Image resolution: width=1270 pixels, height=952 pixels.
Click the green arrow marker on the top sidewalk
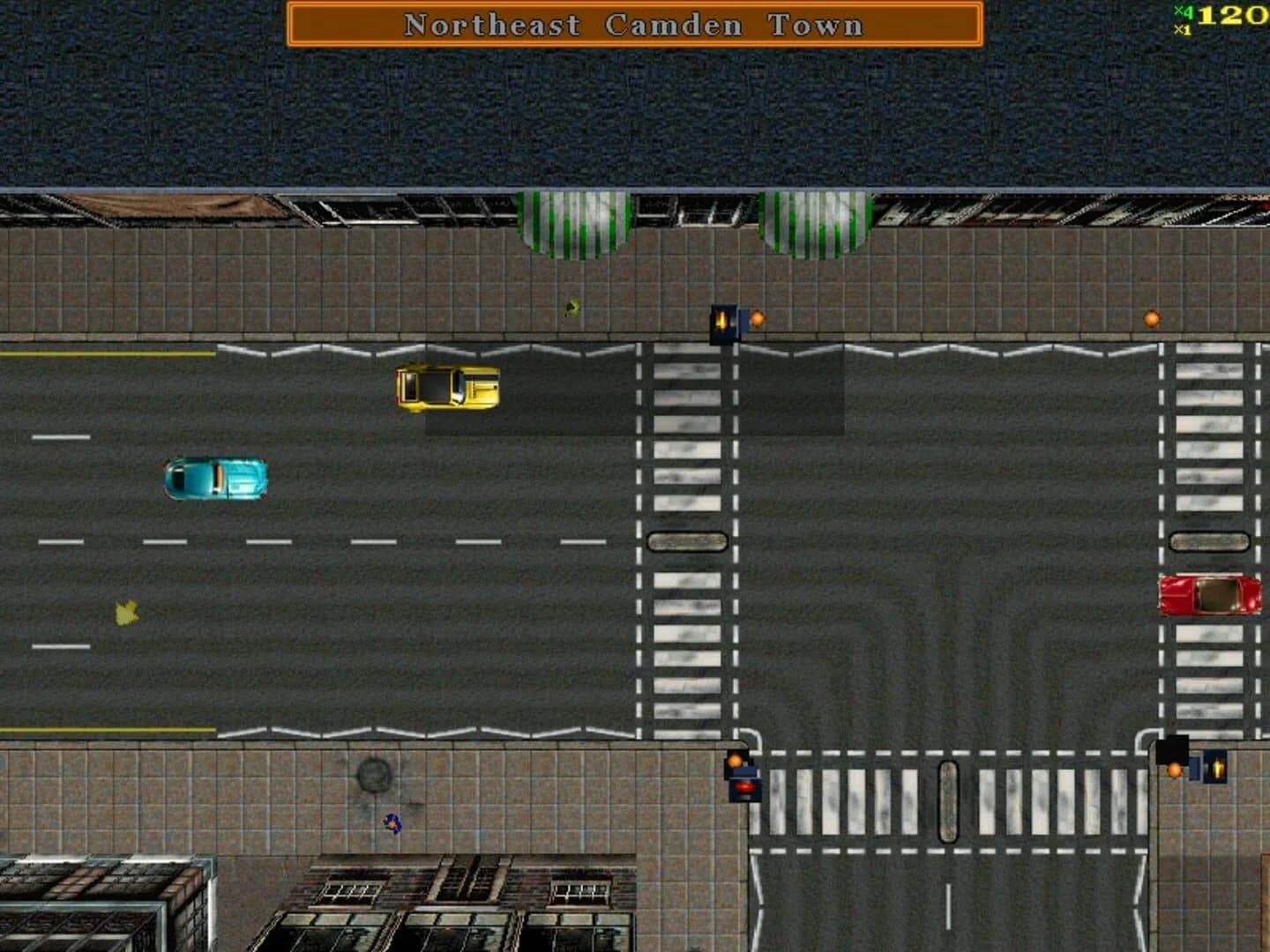tap(571, 307)
